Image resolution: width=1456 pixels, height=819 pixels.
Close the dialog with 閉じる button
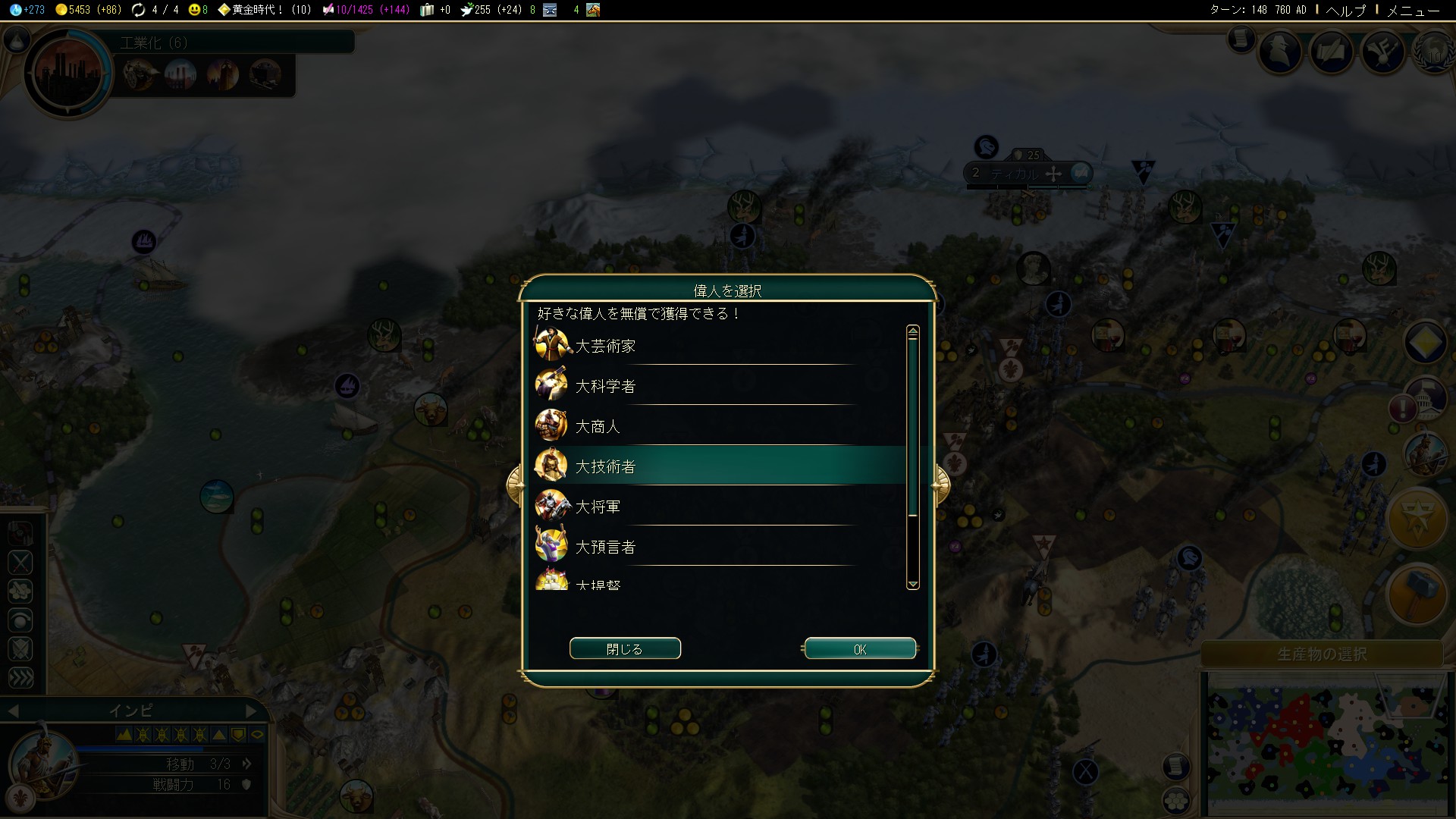coord(625,649)
